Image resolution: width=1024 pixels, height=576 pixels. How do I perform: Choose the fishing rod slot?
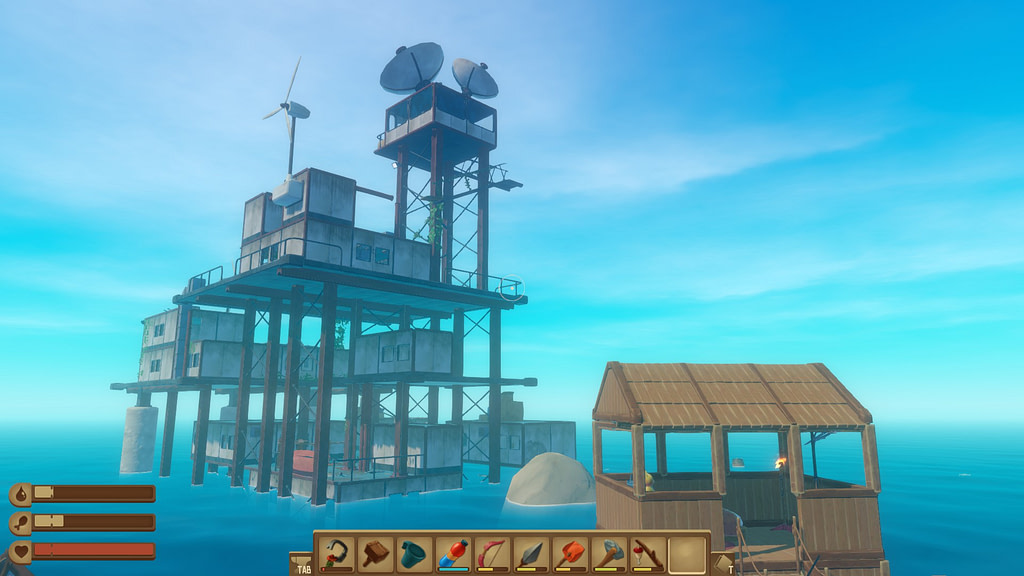(648, 553)
